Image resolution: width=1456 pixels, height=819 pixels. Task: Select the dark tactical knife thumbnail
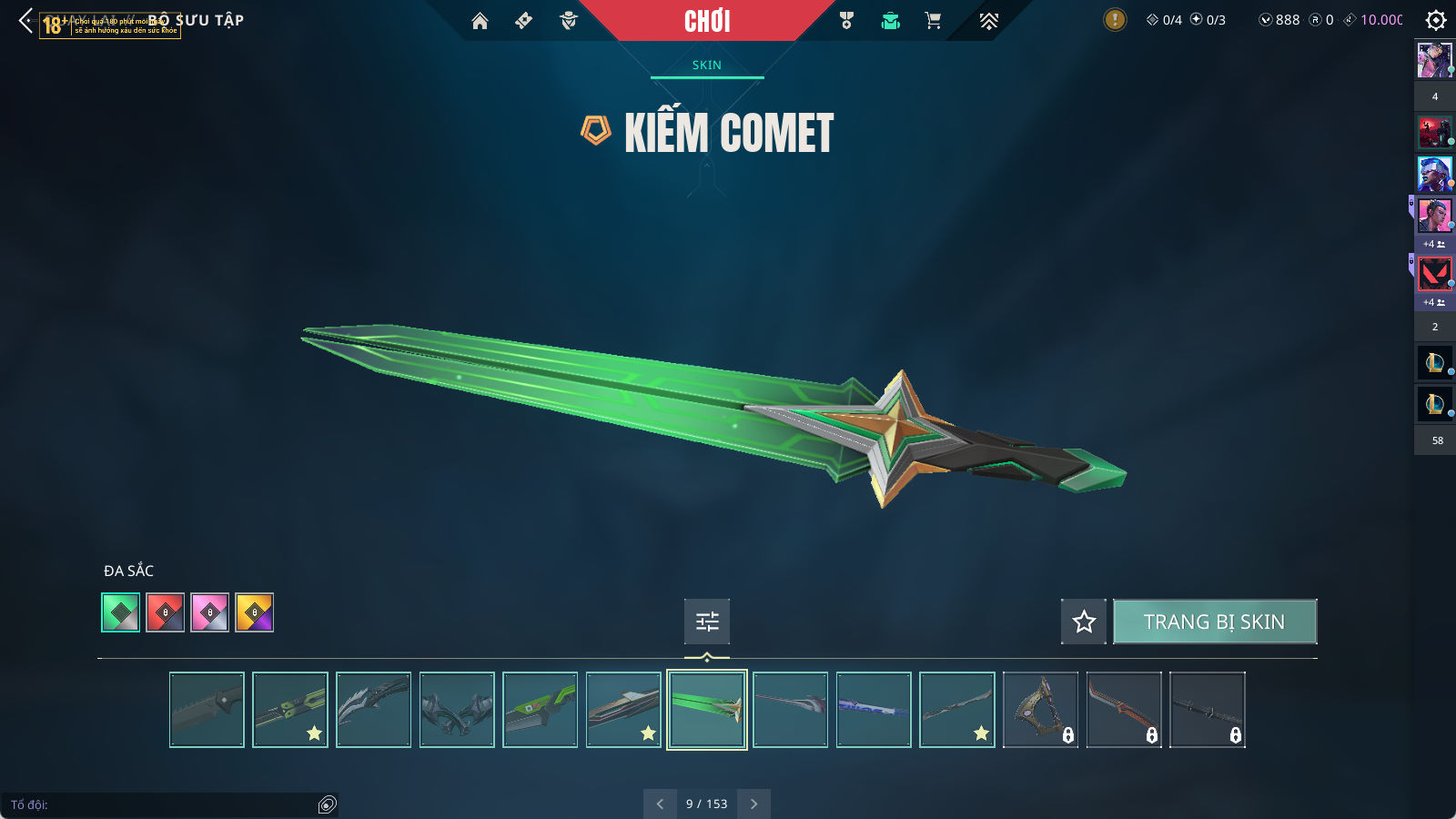pyautogui.click(x=207, y=710)
